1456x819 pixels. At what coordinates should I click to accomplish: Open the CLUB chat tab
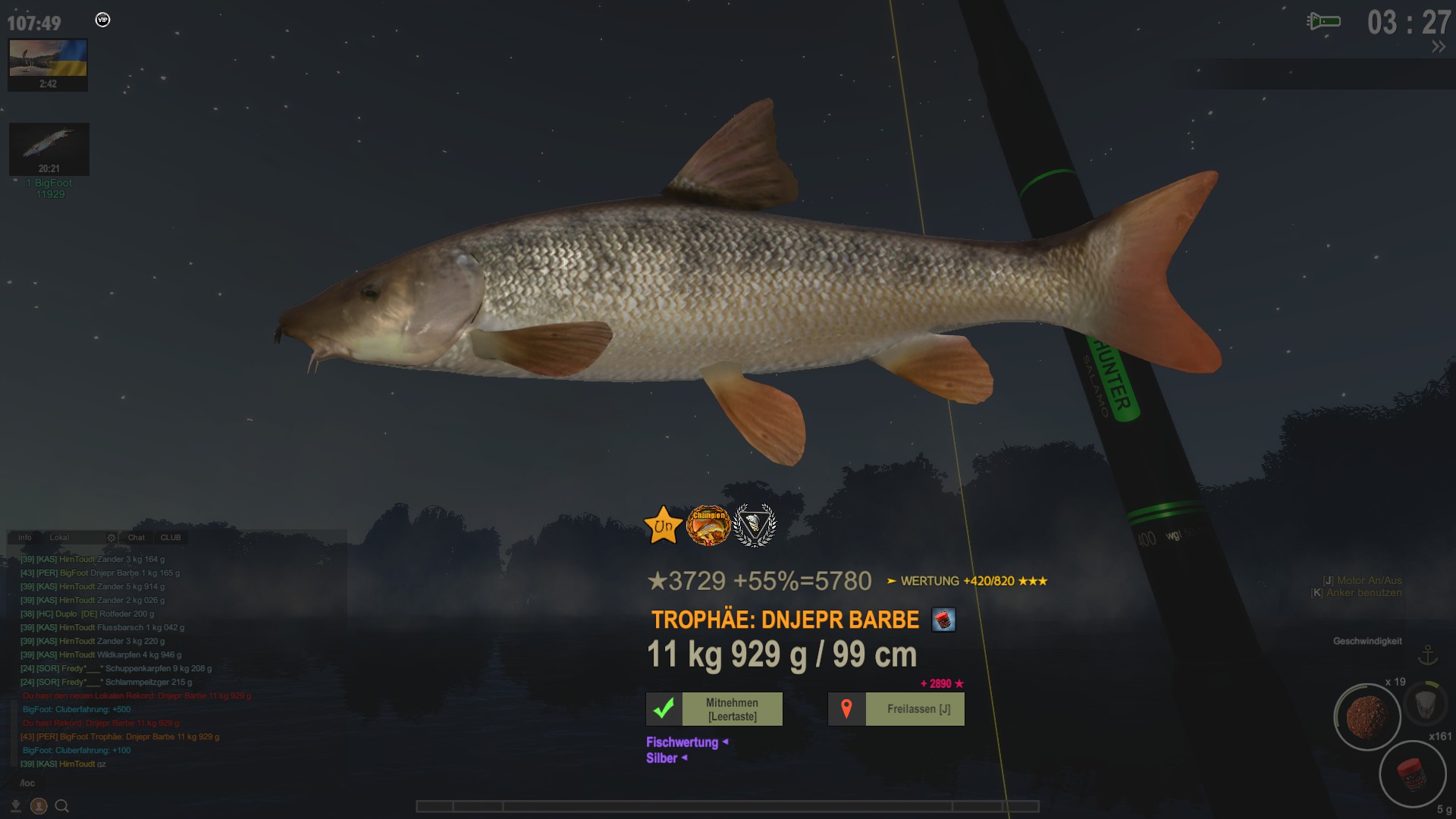171,538
